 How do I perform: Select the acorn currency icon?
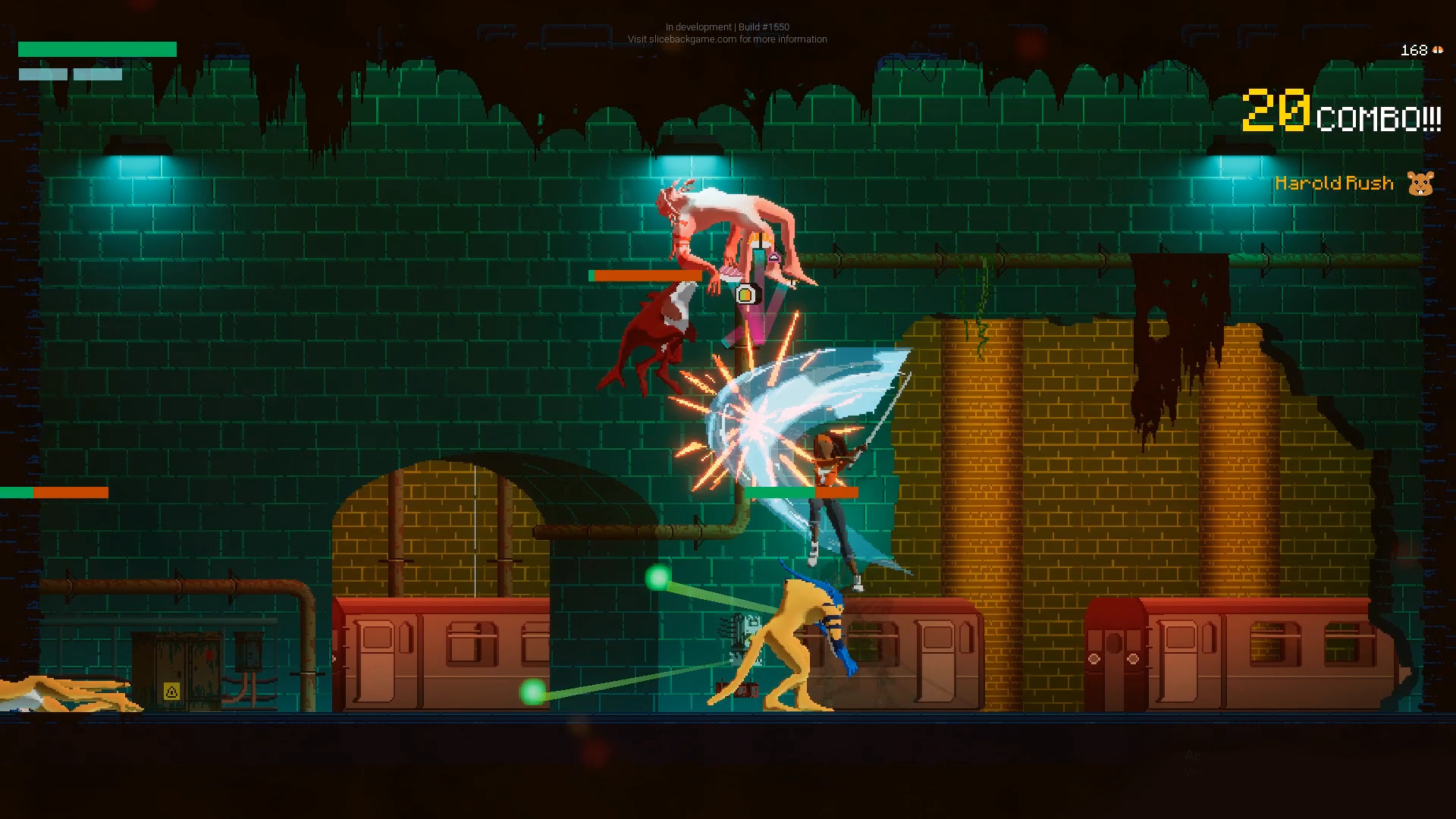click(1439, 50)
